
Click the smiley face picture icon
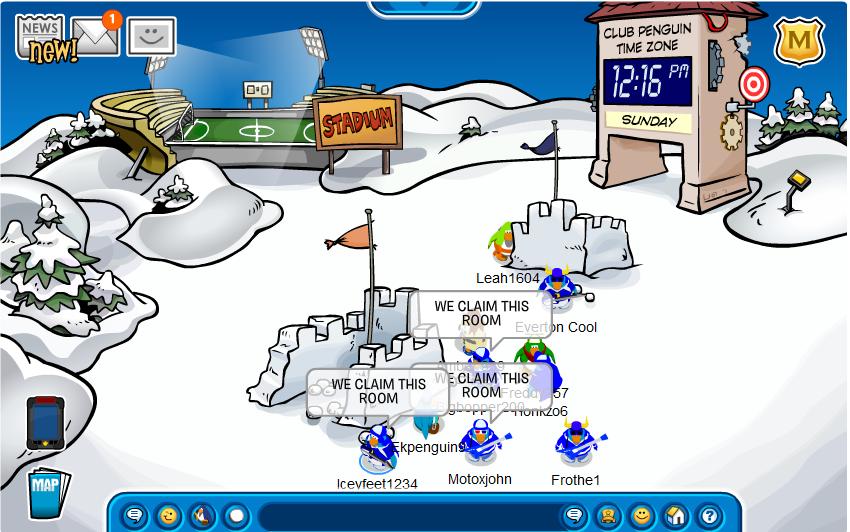(x=151, y=37)
